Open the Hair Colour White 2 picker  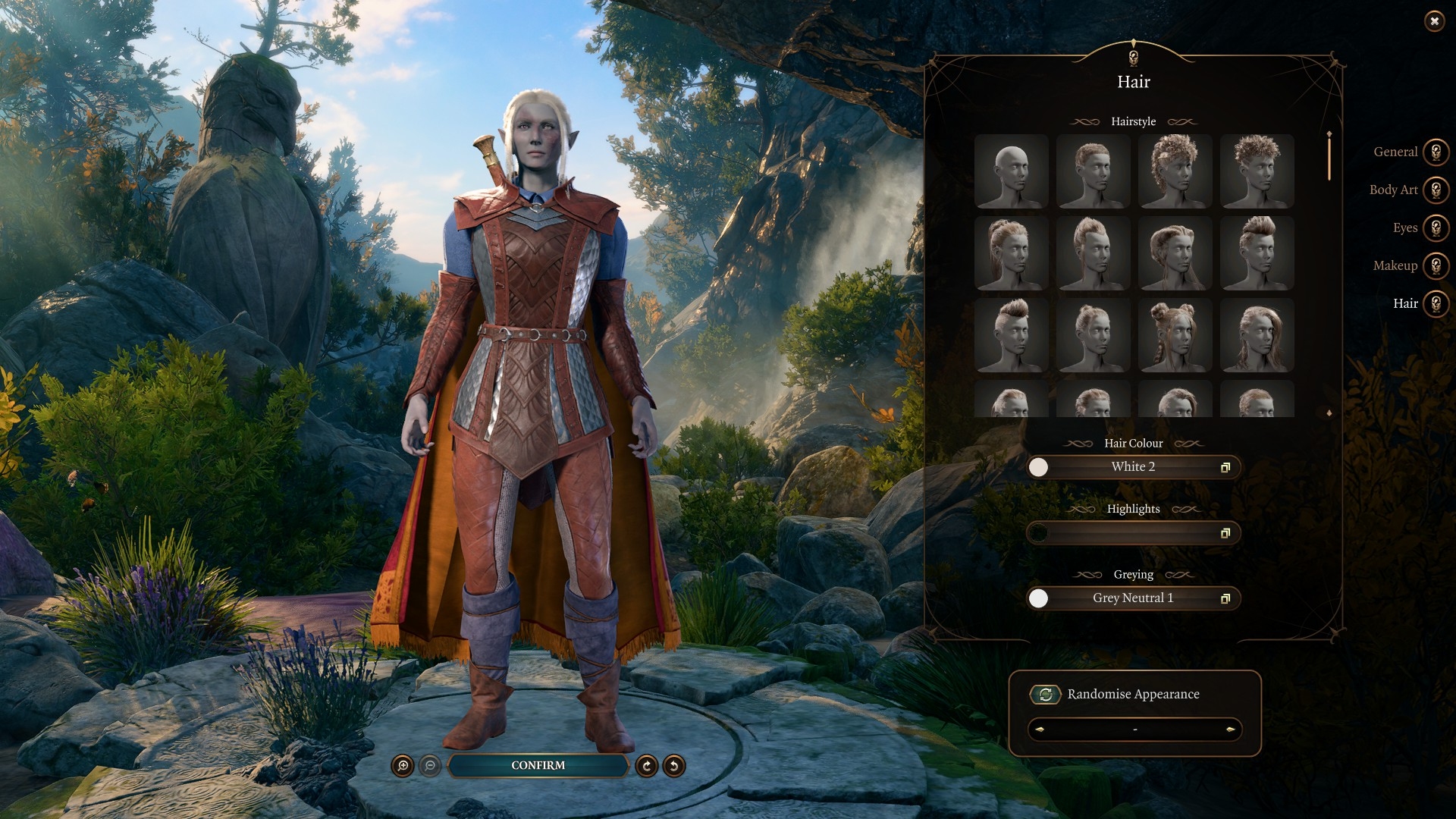coord(1133,467)
